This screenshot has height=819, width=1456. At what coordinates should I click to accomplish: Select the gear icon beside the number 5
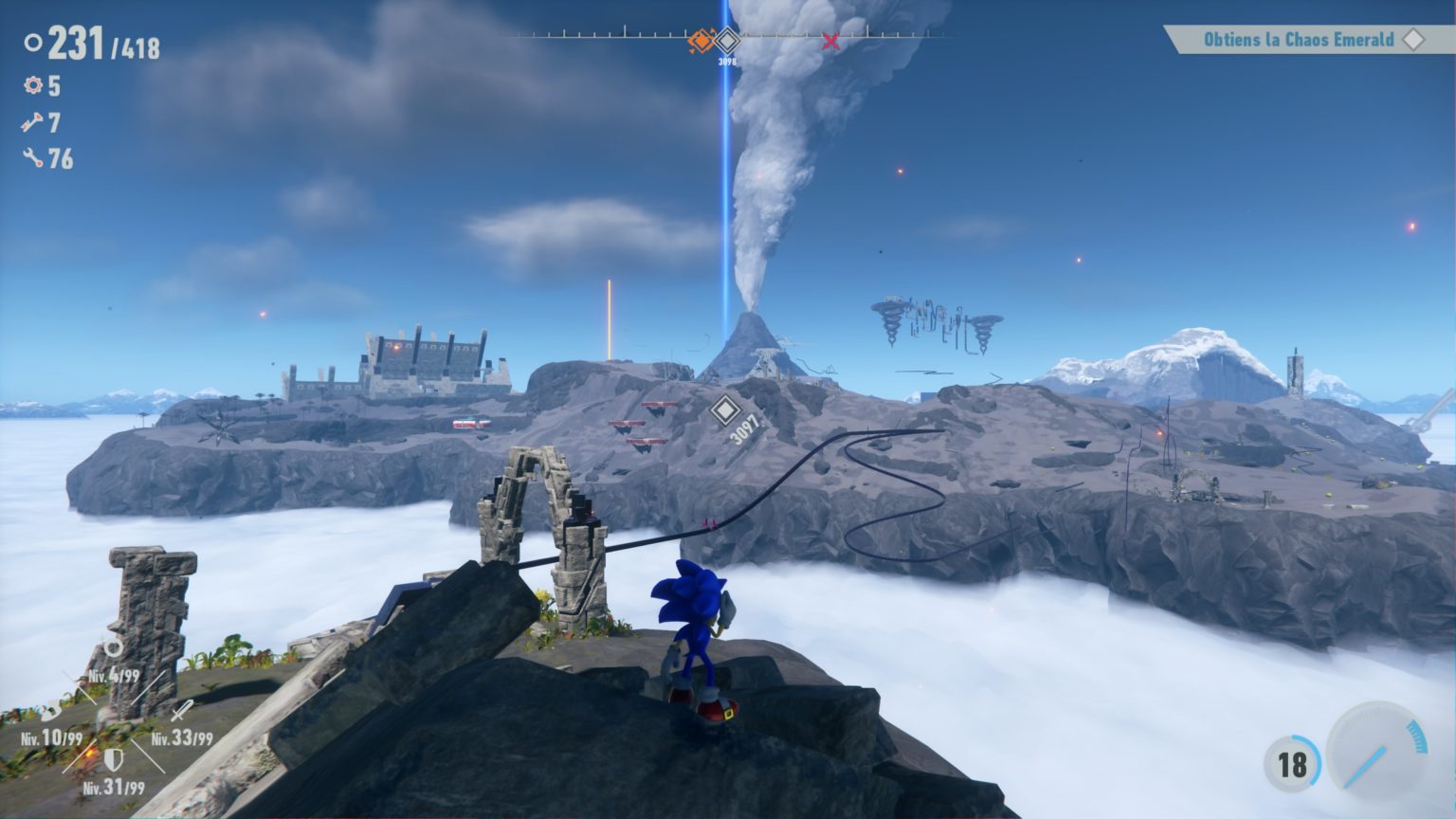pos(34,87)
